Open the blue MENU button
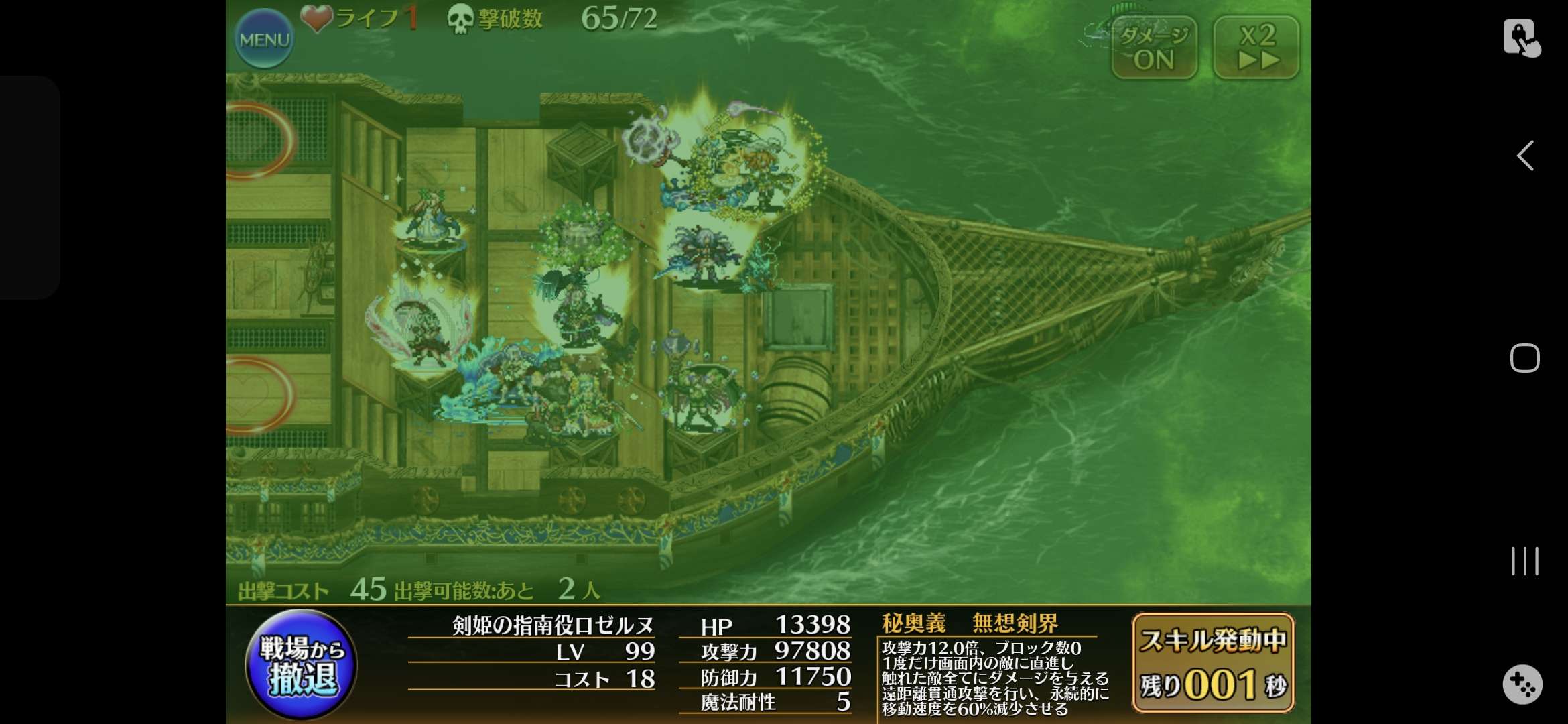Image resolution: width=1568 pixels, height=724 pixels. pyautogui.click(x=264, y=39)
